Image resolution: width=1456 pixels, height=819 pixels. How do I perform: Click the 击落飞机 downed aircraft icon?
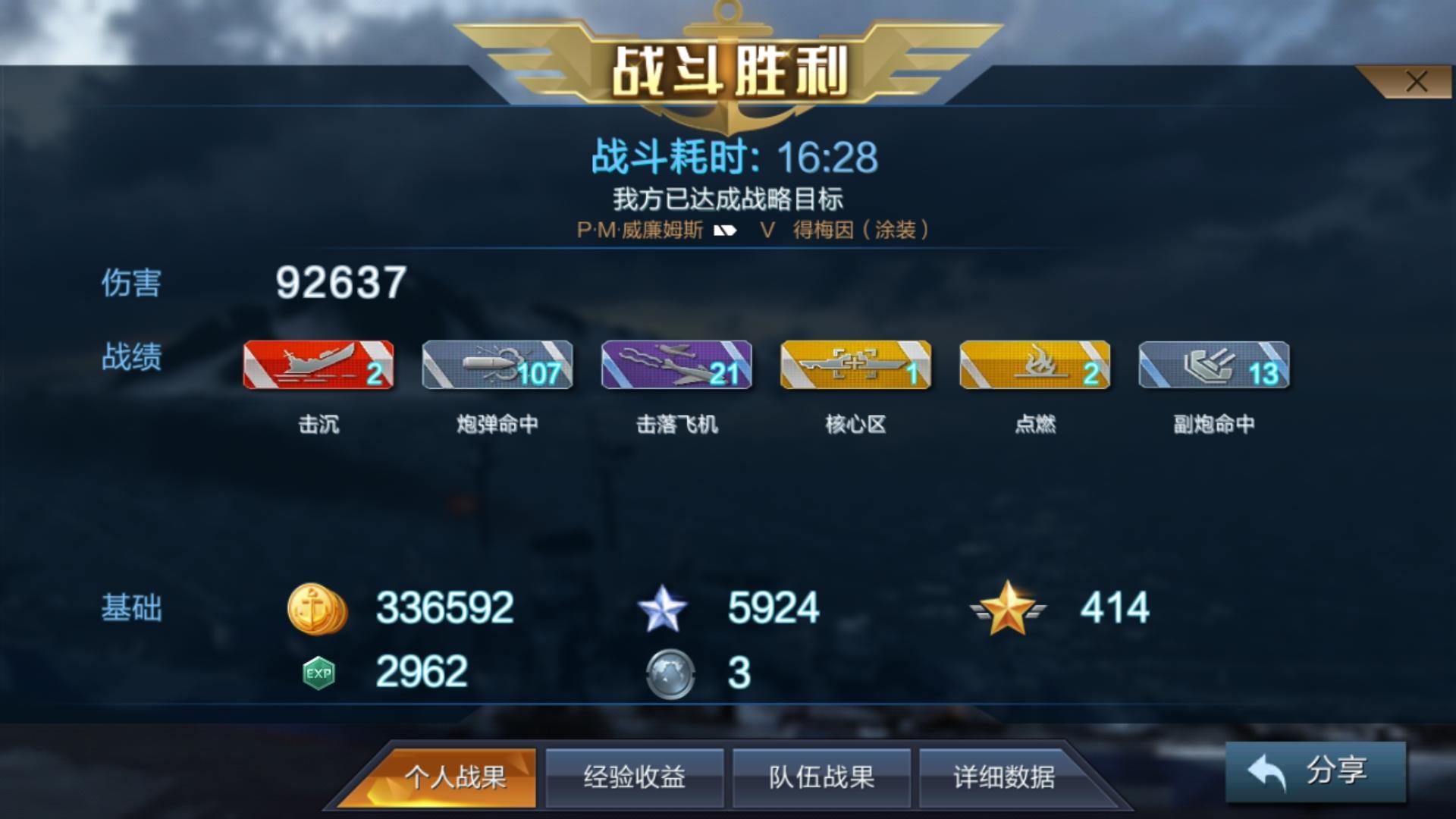coord(676,366)
